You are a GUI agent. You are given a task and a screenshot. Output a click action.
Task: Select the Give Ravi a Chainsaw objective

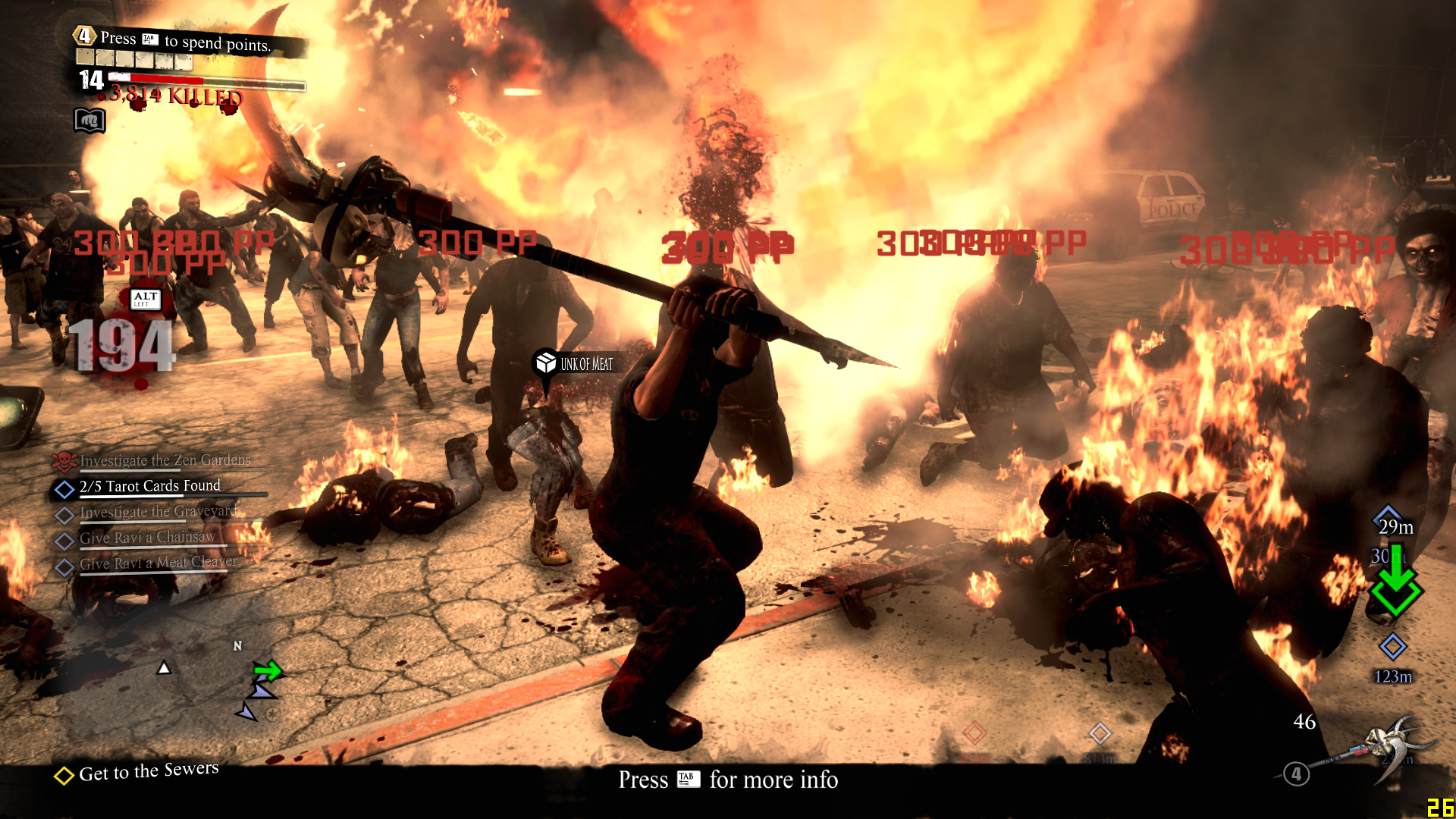147,538
